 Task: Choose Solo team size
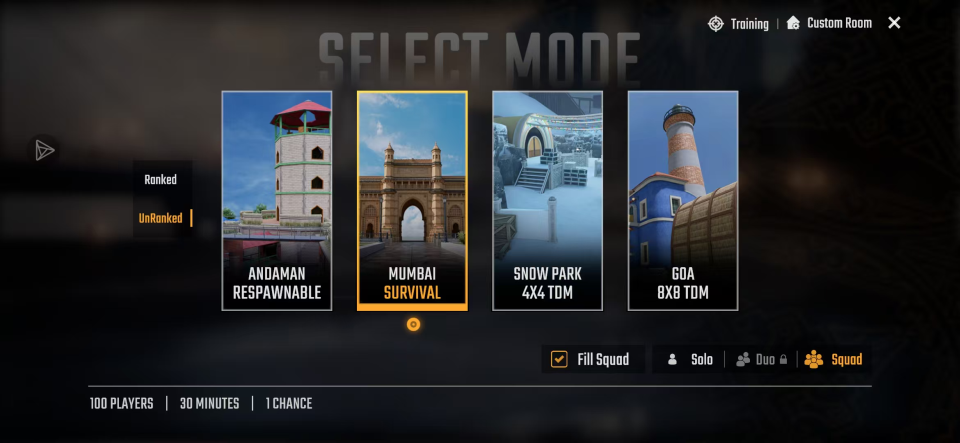click(x=690, y=359)
